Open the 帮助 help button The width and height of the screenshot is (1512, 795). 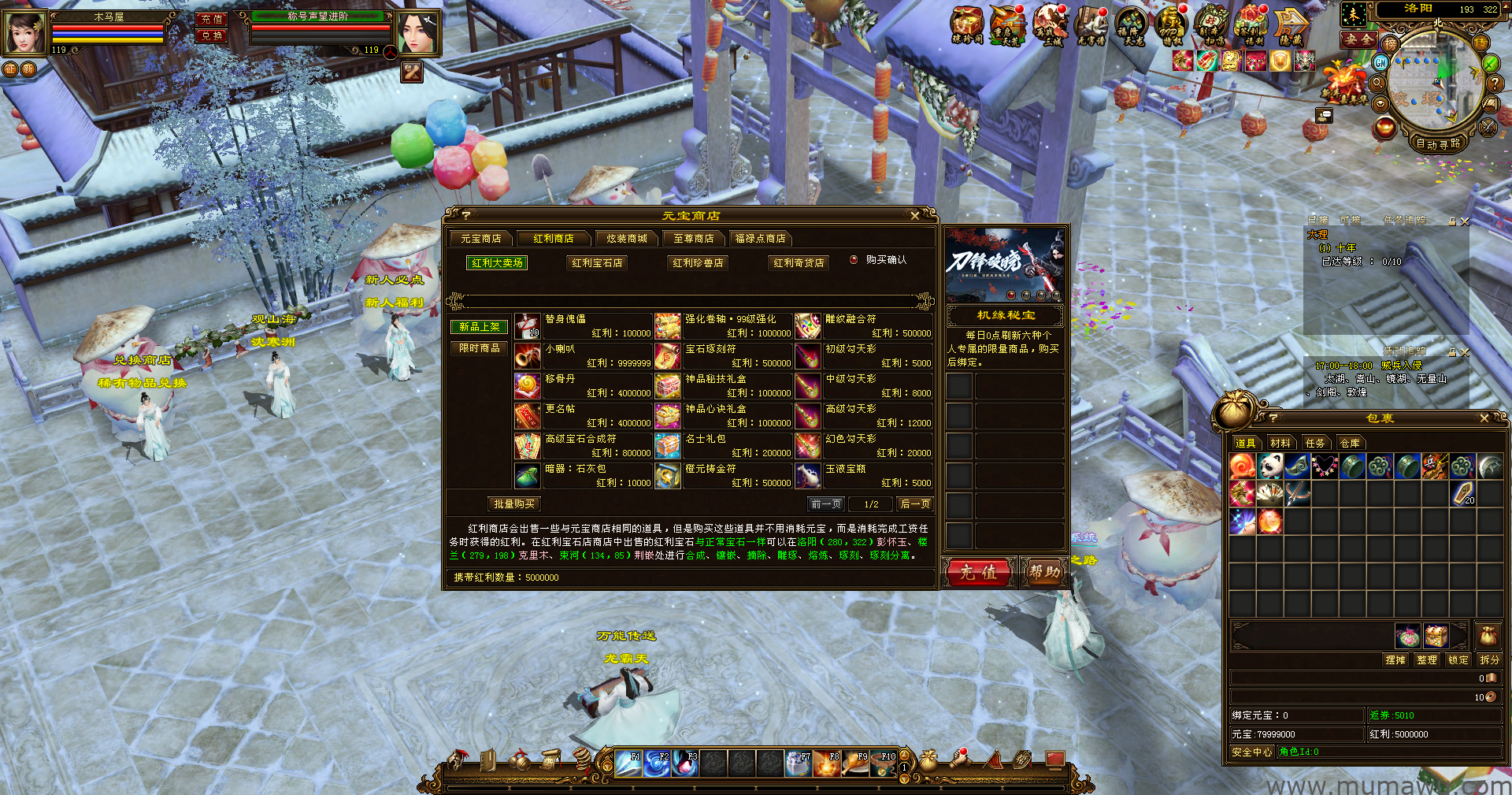click(x=1044, y=573)
